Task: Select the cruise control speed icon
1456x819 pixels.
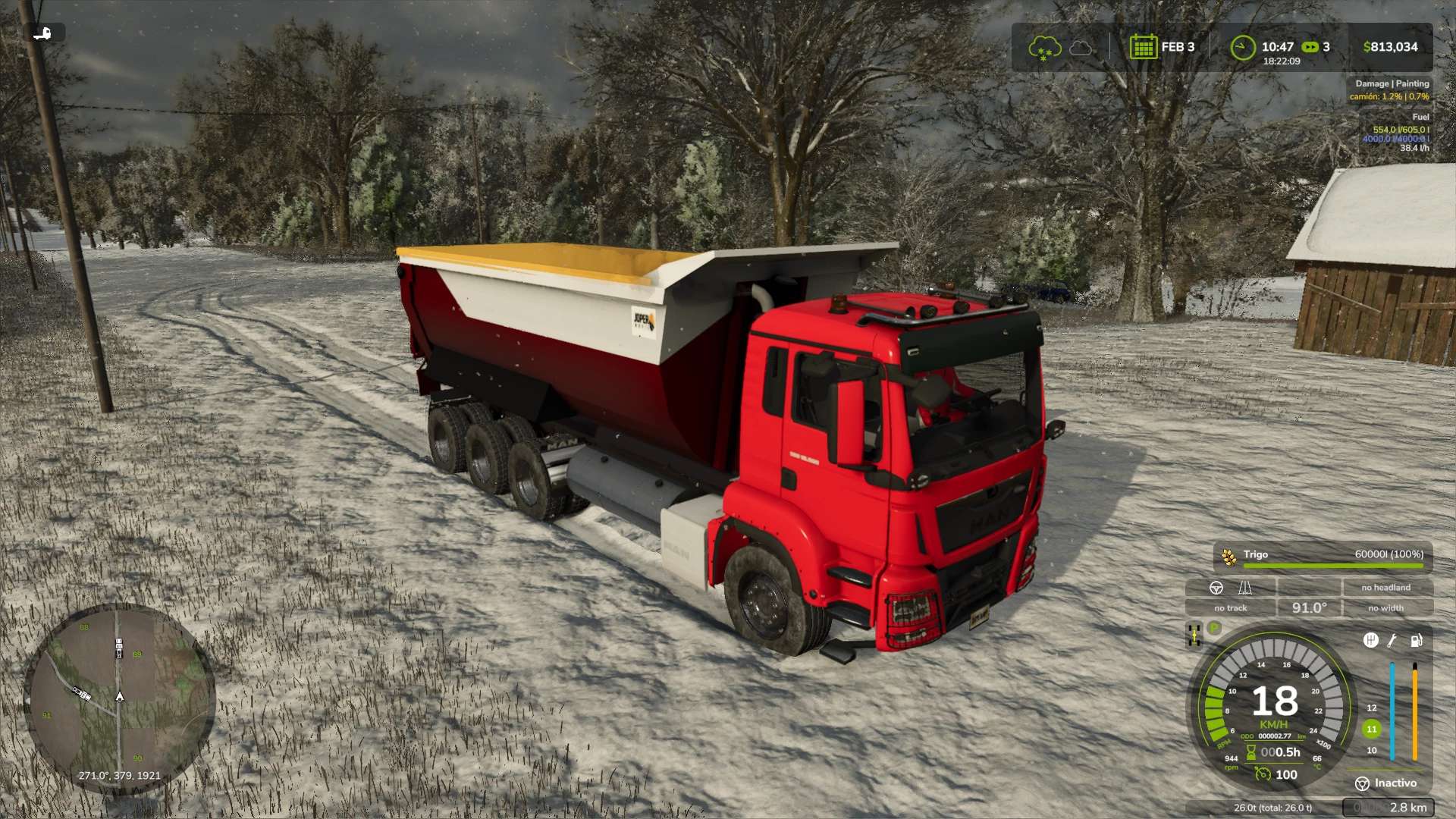Action: coord(1263,774)
